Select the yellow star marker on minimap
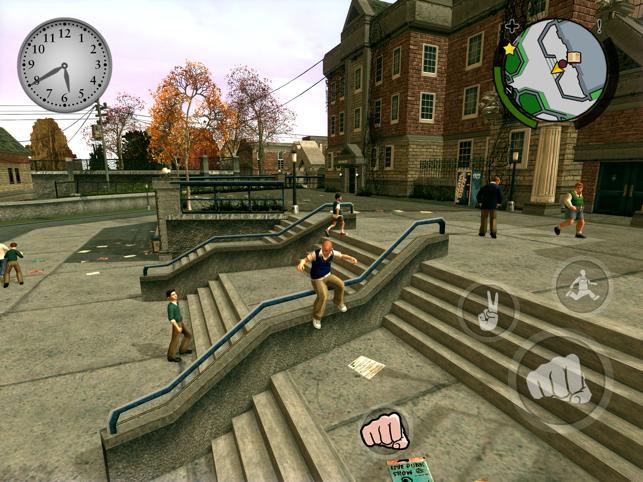Screen dimensions: 643x482 (509, 48)
